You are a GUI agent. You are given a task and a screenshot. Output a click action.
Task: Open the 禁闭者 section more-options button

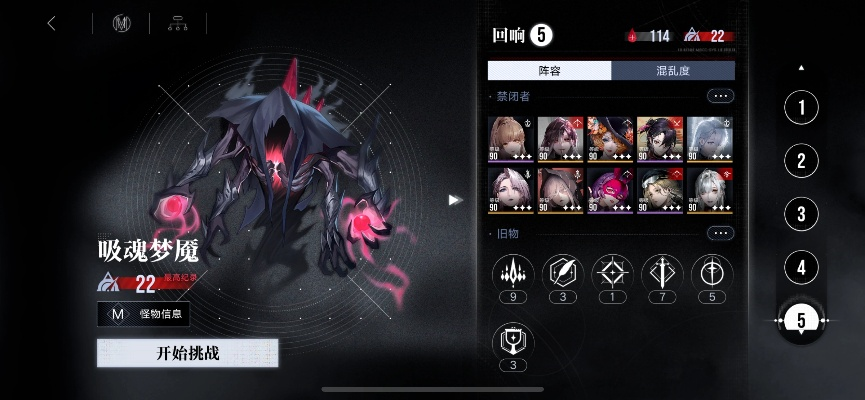pyautogui.click(x=720, y=96)
